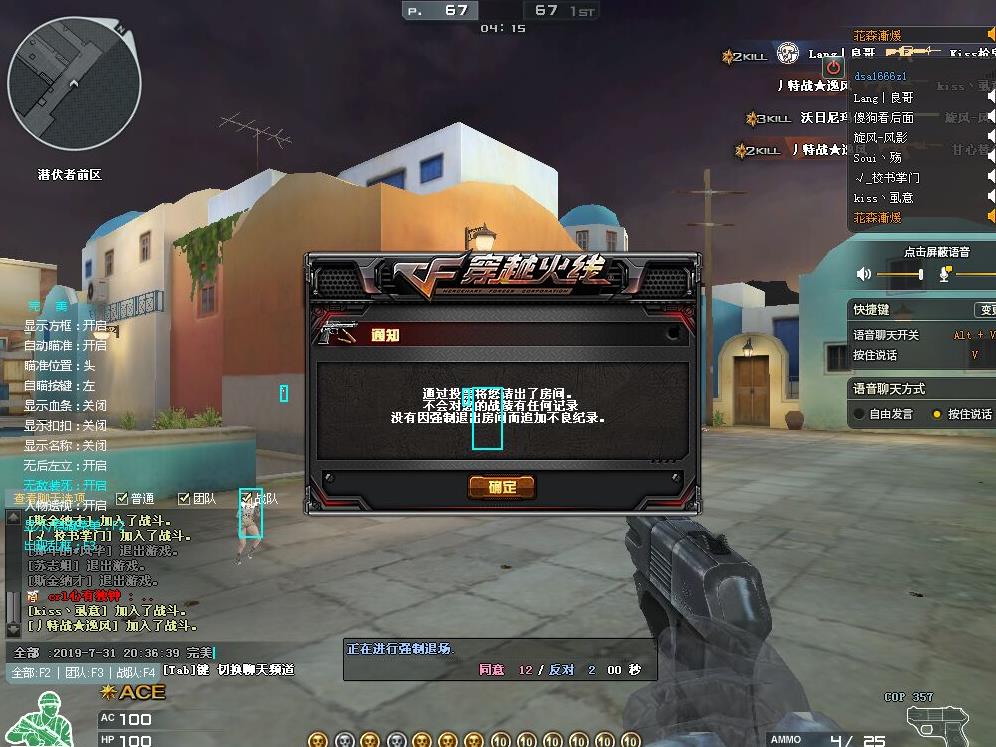
Task: Choose 按住说话 voice chat mode
Action: pyautogui.click(x=937, y=414)
